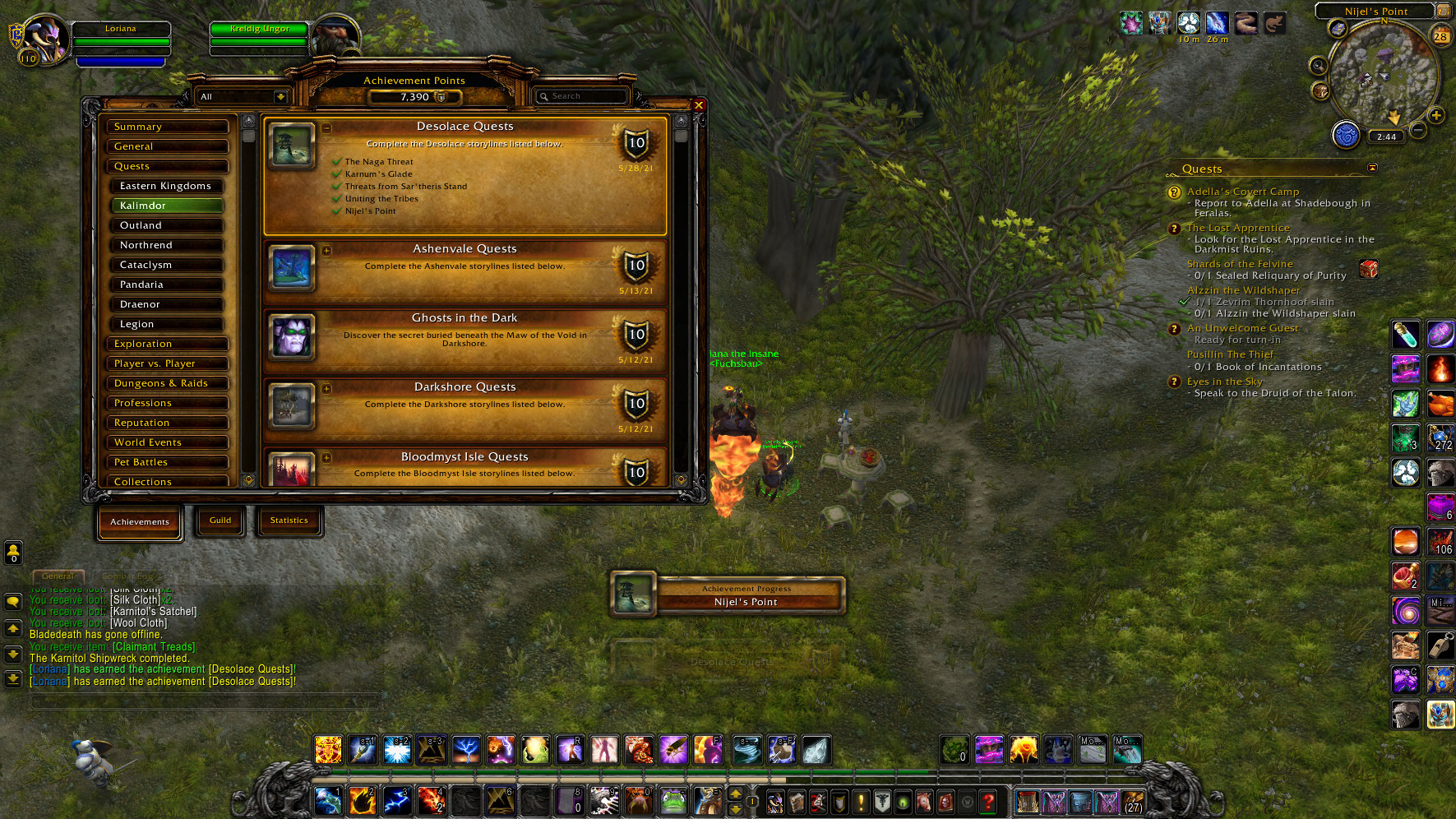1456x819 pixels.
Task: Select the Adella's Covert Camp quest
Action: click(1242, 192)
